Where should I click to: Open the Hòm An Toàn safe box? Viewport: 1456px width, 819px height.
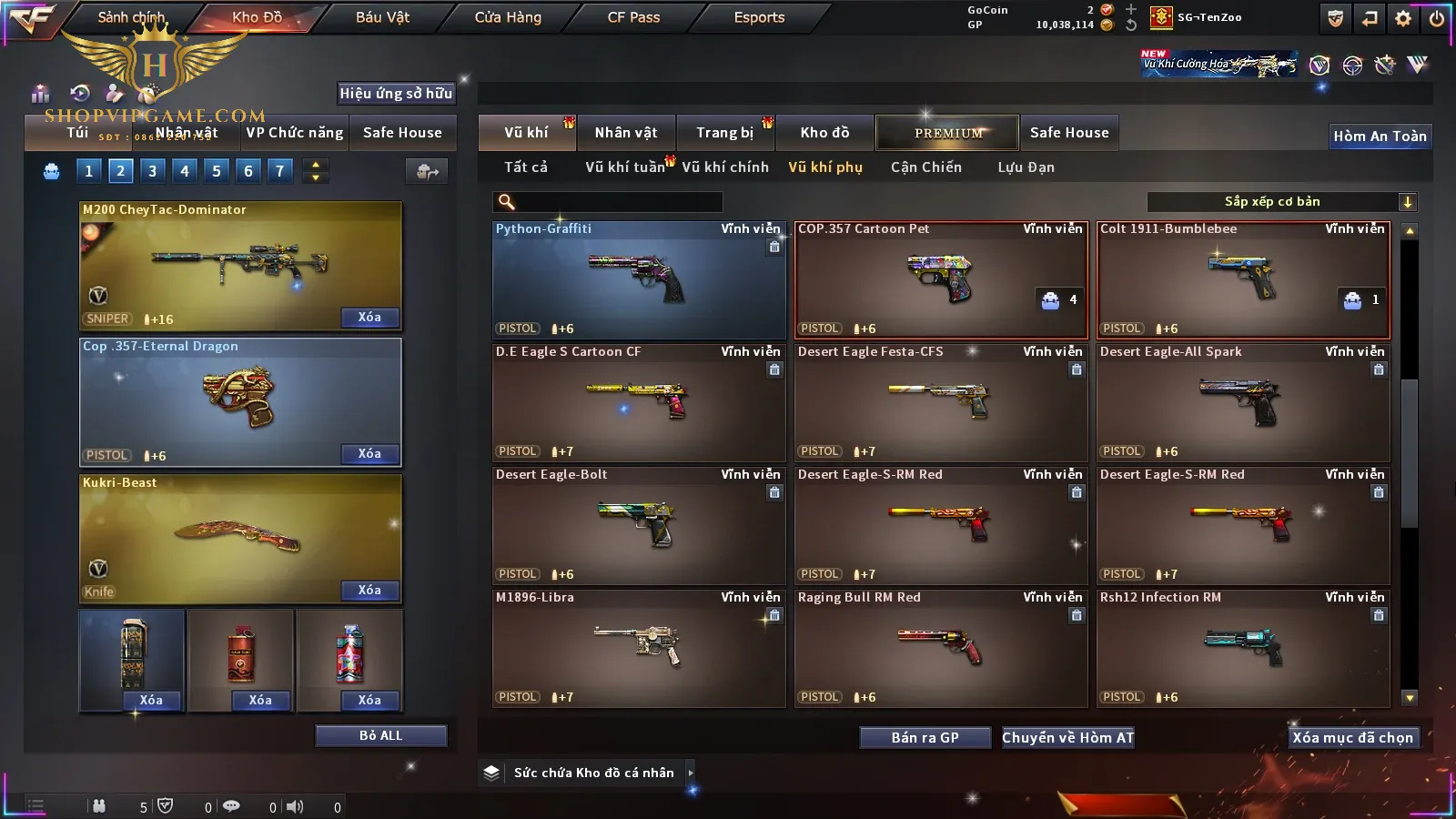pos(1380,136)
